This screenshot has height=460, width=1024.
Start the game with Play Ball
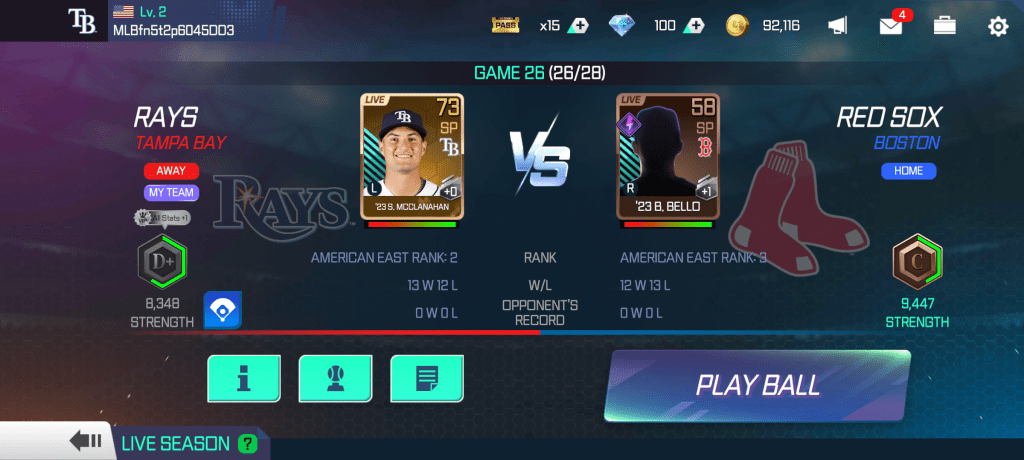757,385
